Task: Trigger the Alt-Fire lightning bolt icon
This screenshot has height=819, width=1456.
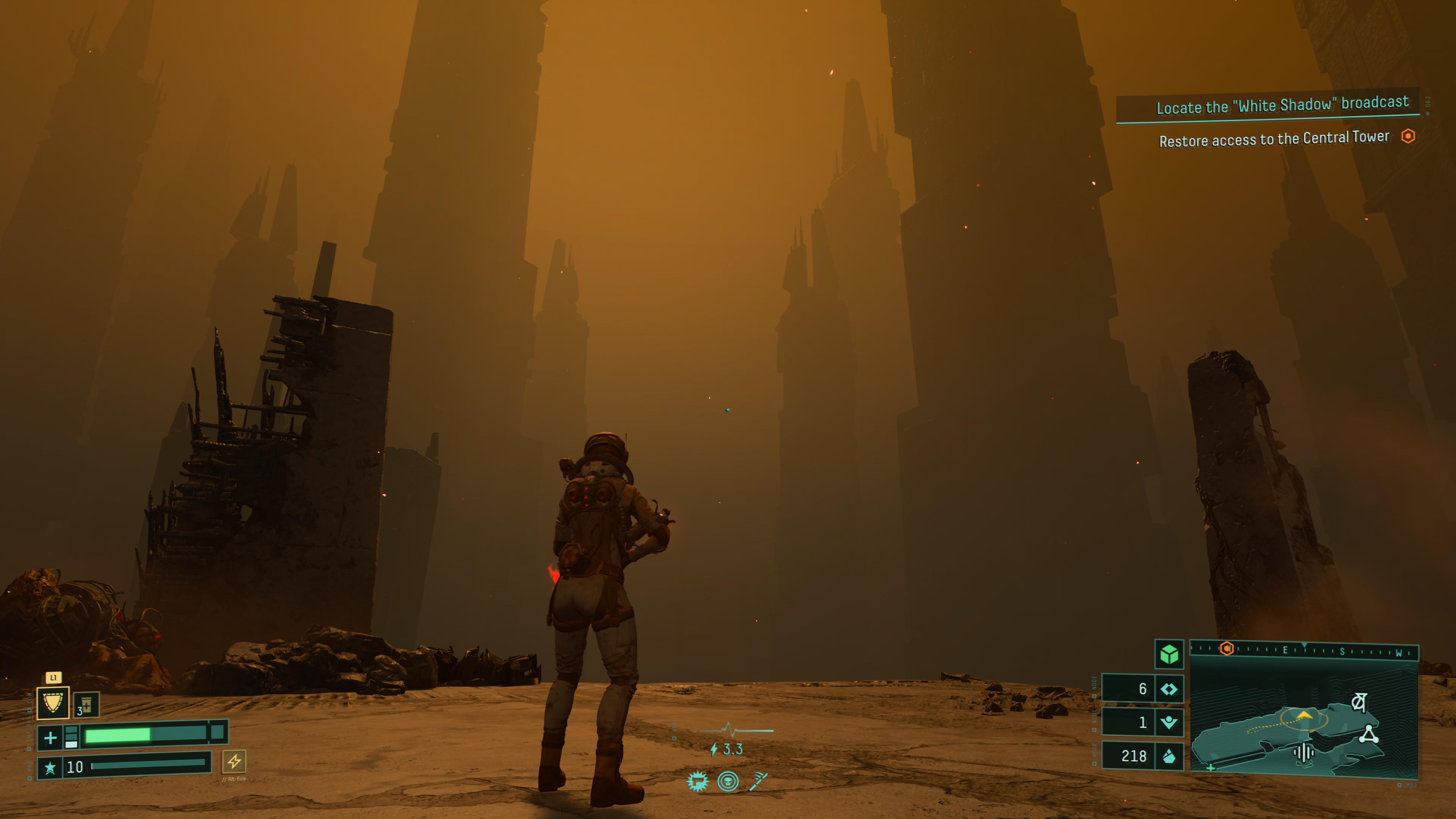Action: point(234,761)
